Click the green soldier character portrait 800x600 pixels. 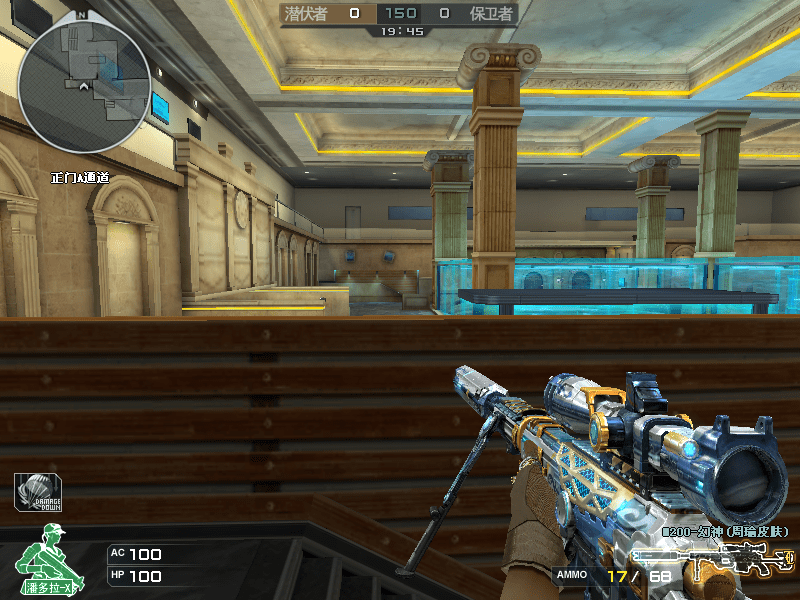(48, 558)
